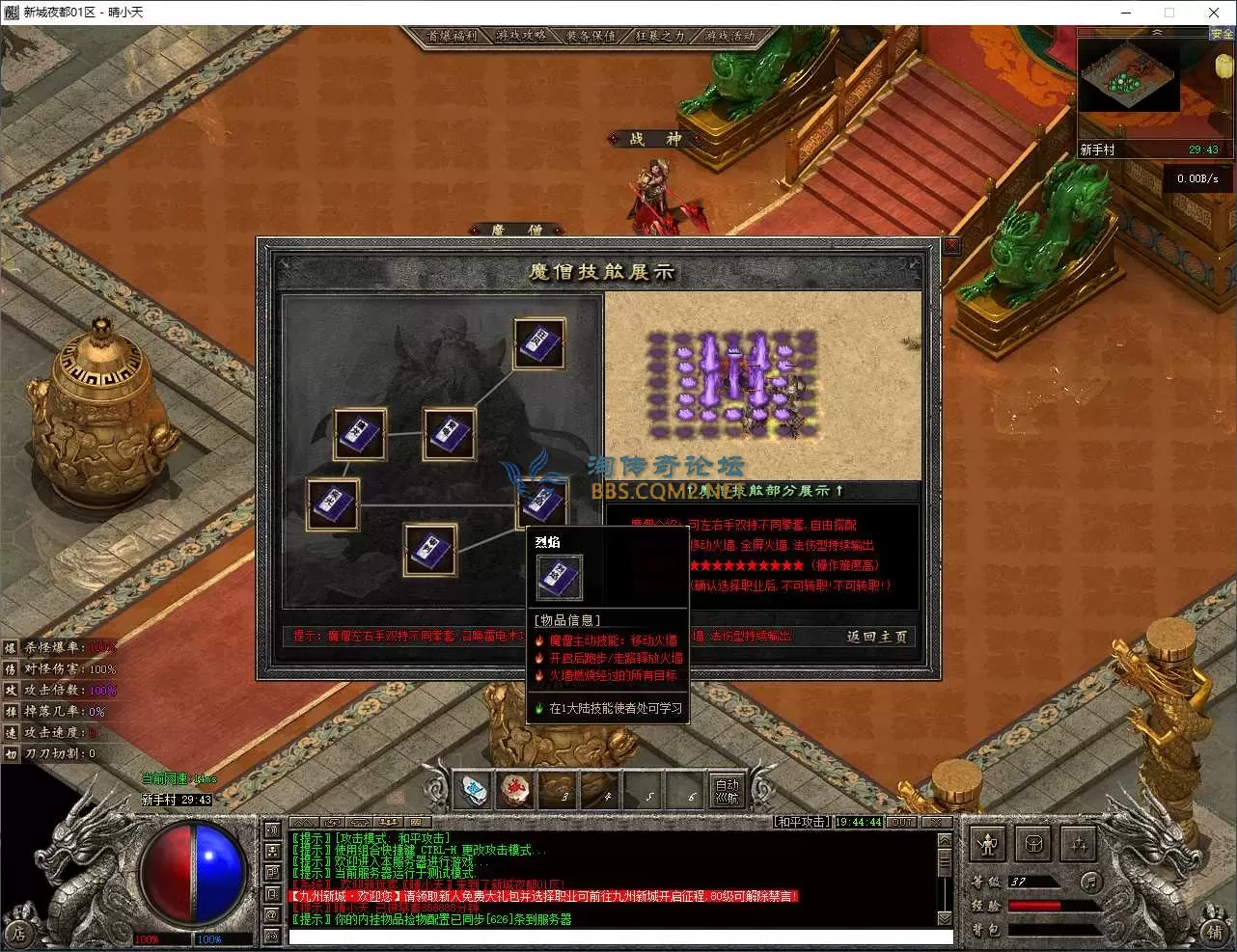
Task: Select the bottom skill book in the tree
Action: point(429,550)
